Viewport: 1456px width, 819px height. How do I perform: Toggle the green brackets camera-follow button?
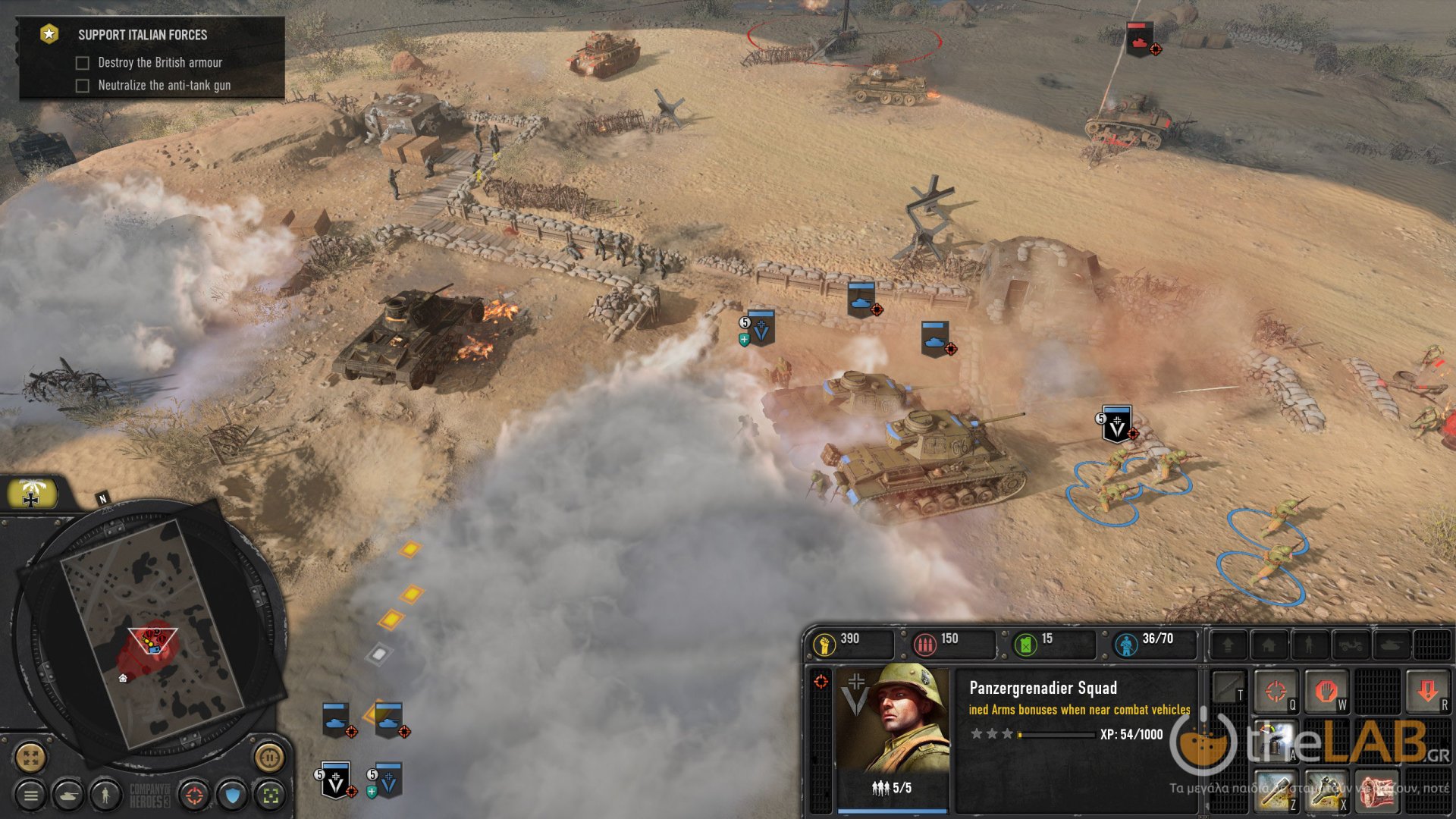pyautogui.click(x=271, y=796)
